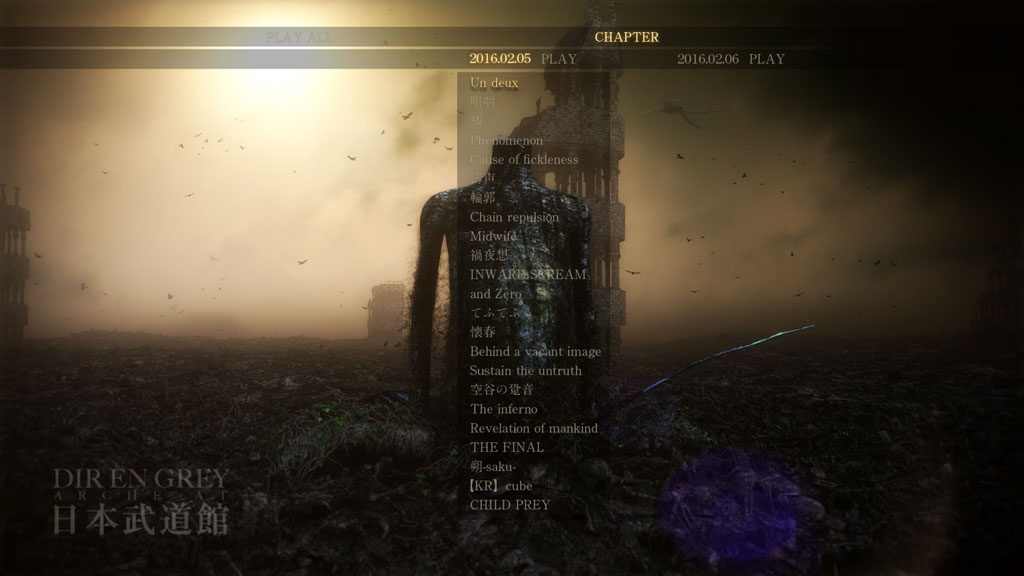Image resolution: width=1024 pixels, height=576 pixels.
Task: Choose Behind a vacant image
Action: 535,351
